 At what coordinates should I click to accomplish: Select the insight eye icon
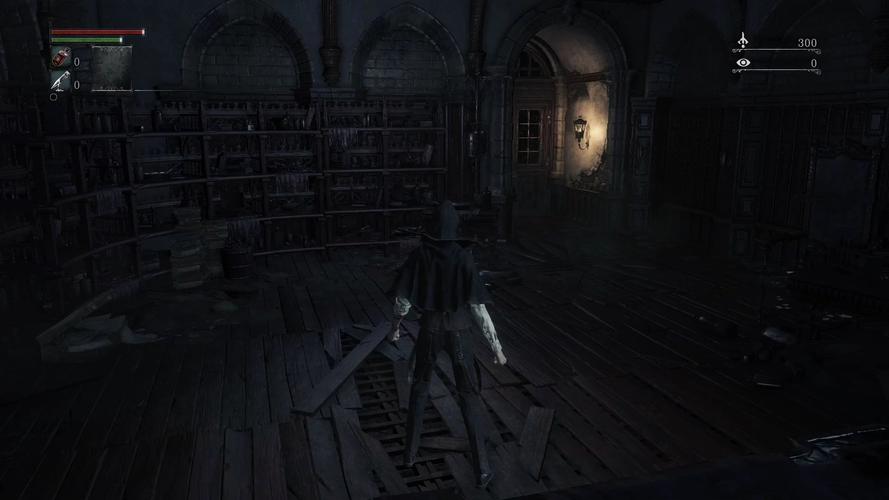[x=742, y=63]
